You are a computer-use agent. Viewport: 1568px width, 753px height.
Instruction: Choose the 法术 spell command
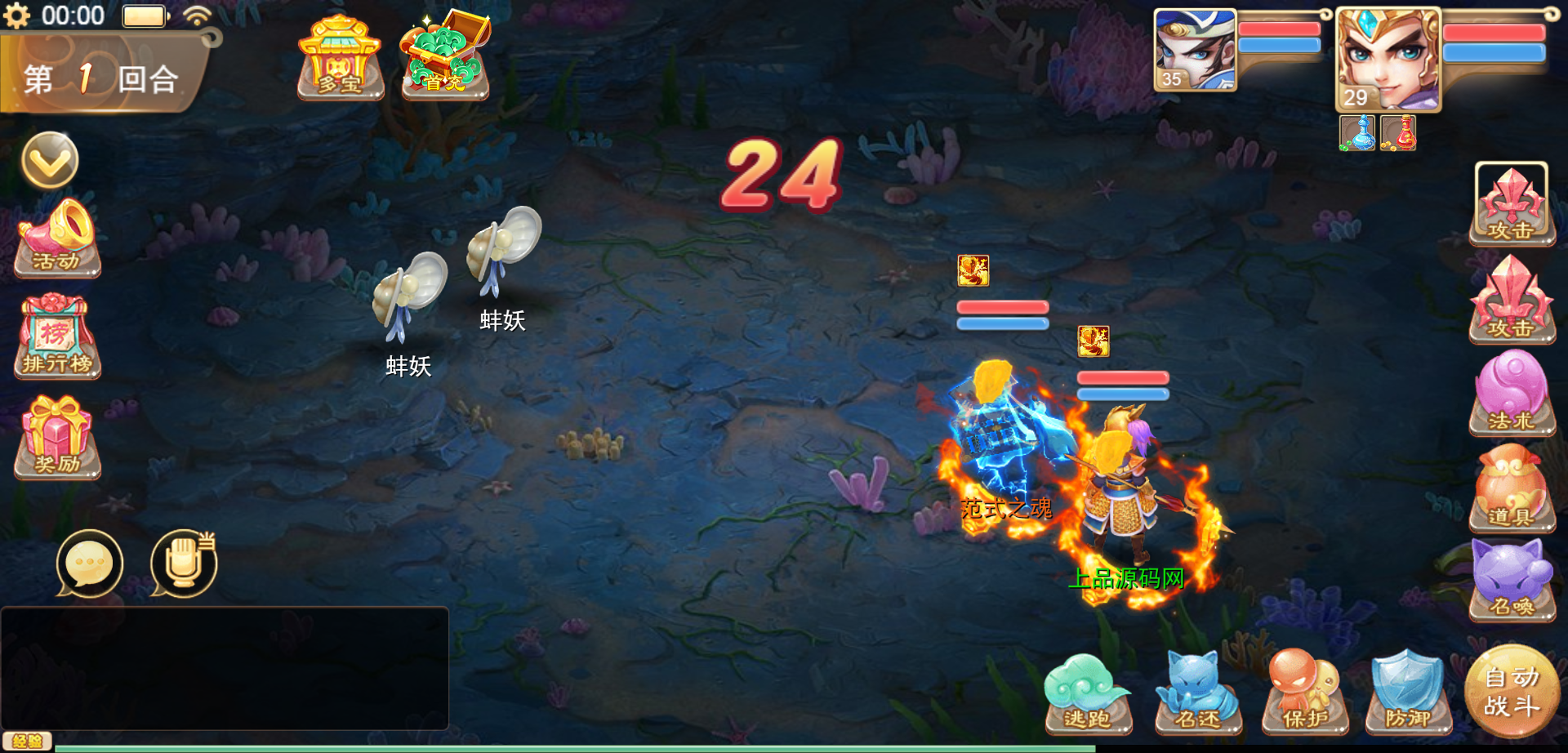[1512, 394]
